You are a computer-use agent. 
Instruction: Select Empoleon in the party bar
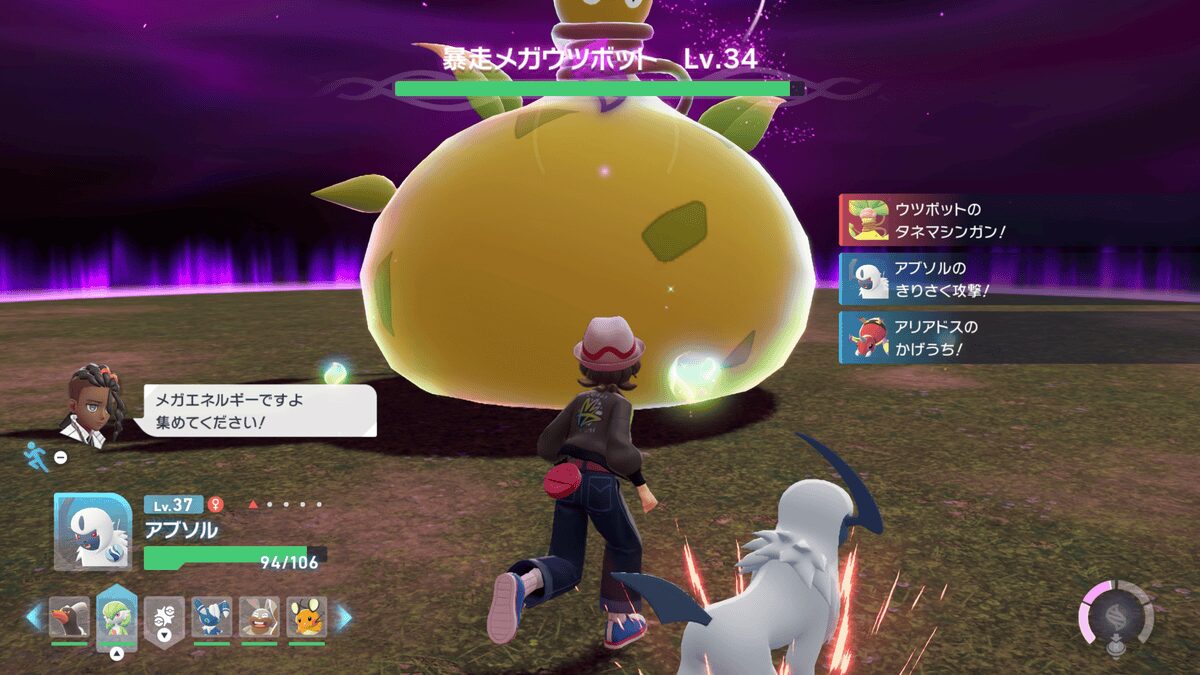(69, 617)
